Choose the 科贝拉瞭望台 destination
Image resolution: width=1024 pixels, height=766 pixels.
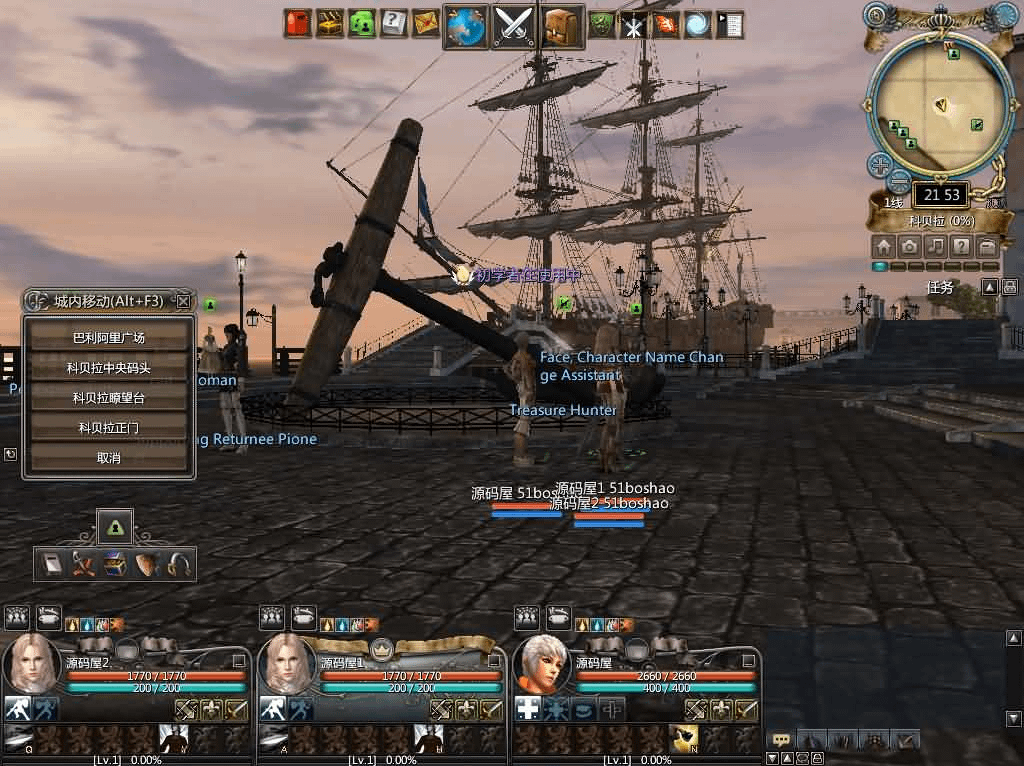point(109,398)
